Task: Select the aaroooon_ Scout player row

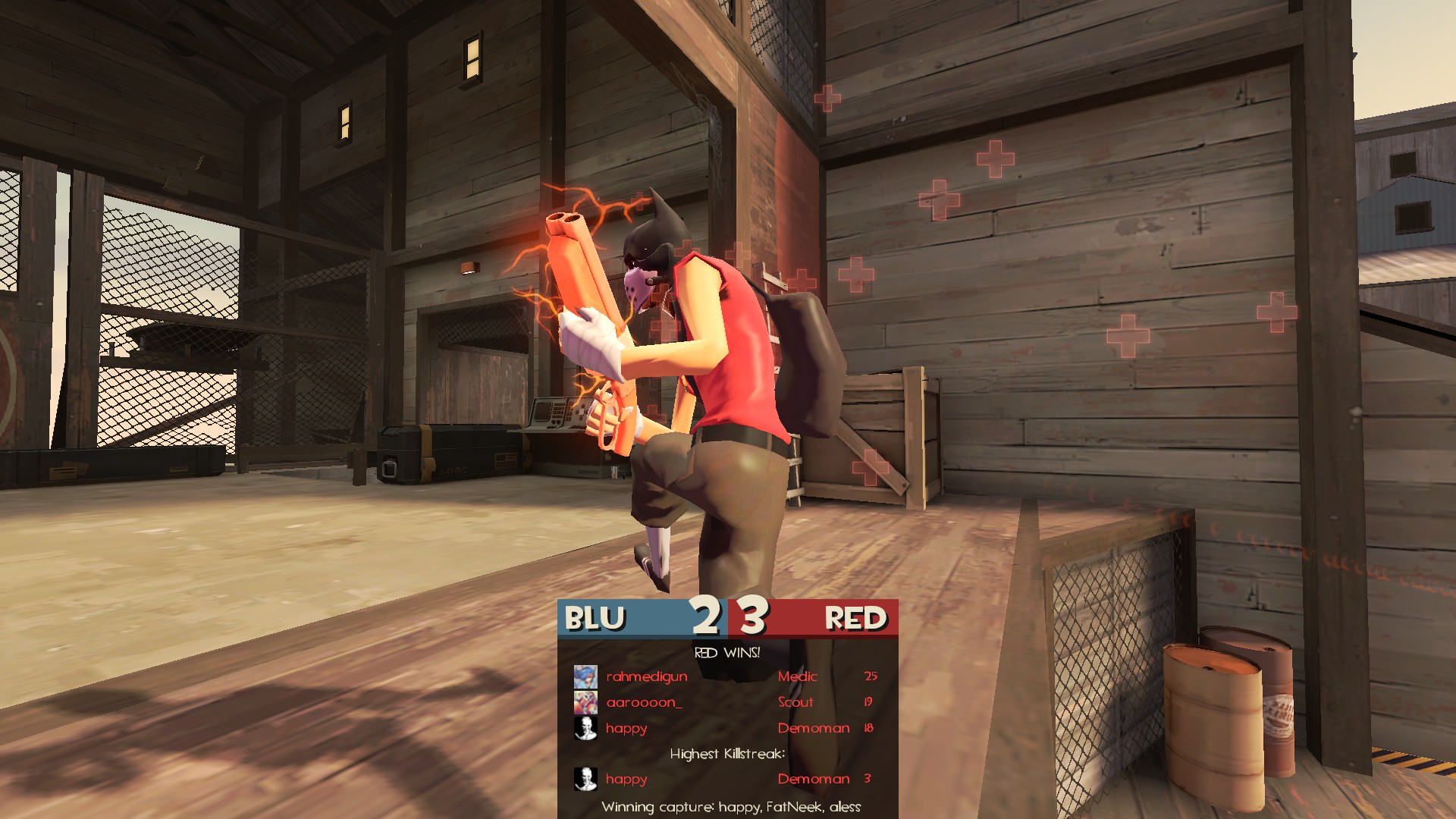Action: [x=726, y=702]
